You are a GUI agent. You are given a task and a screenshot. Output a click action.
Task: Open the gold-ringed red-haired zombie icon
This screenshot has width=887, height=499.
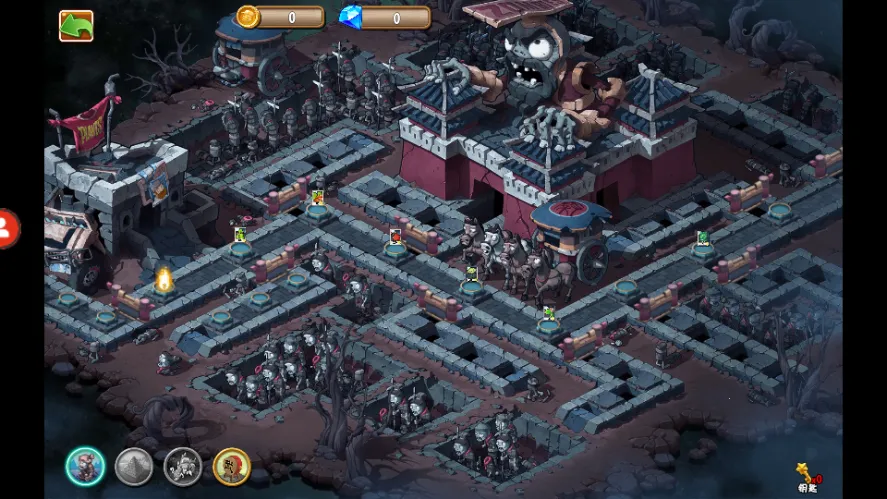[232, 466]
